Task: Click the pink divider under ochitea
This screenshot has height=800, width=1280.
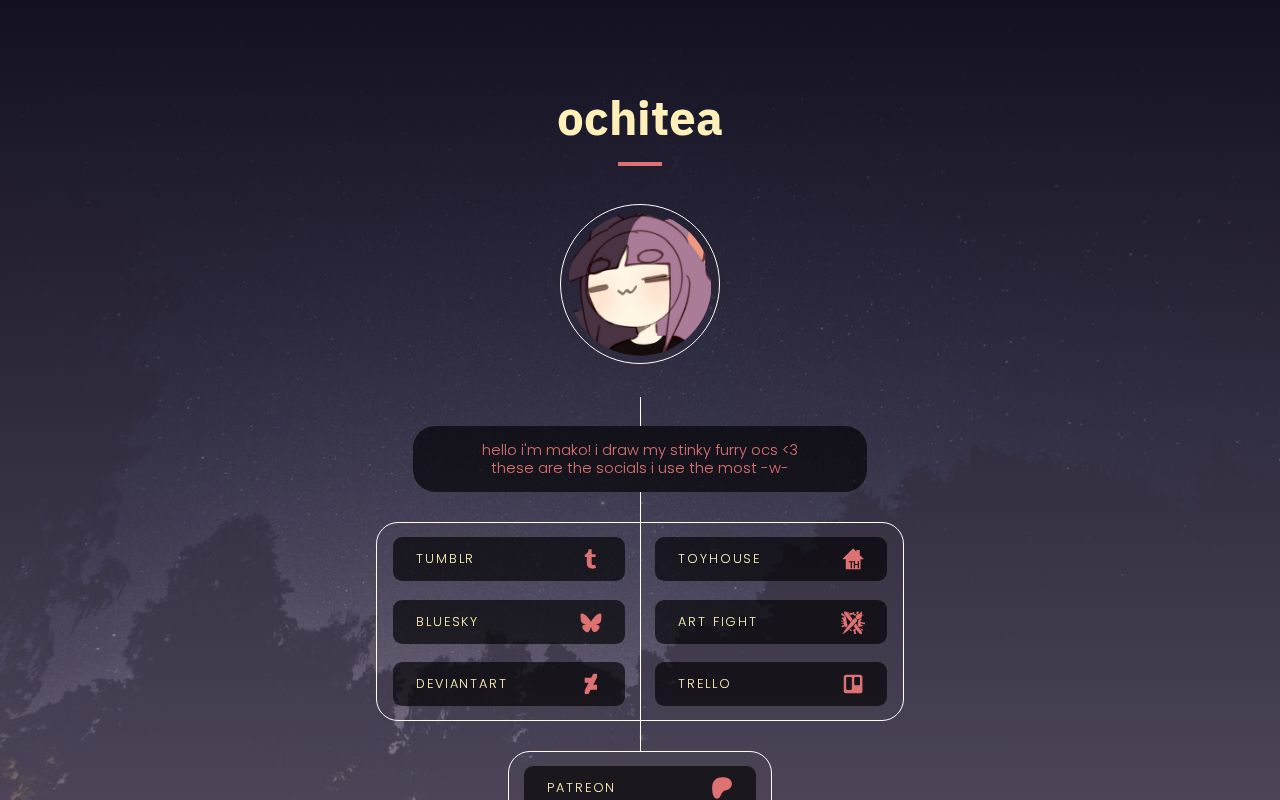Action: [x=640, y=163]
